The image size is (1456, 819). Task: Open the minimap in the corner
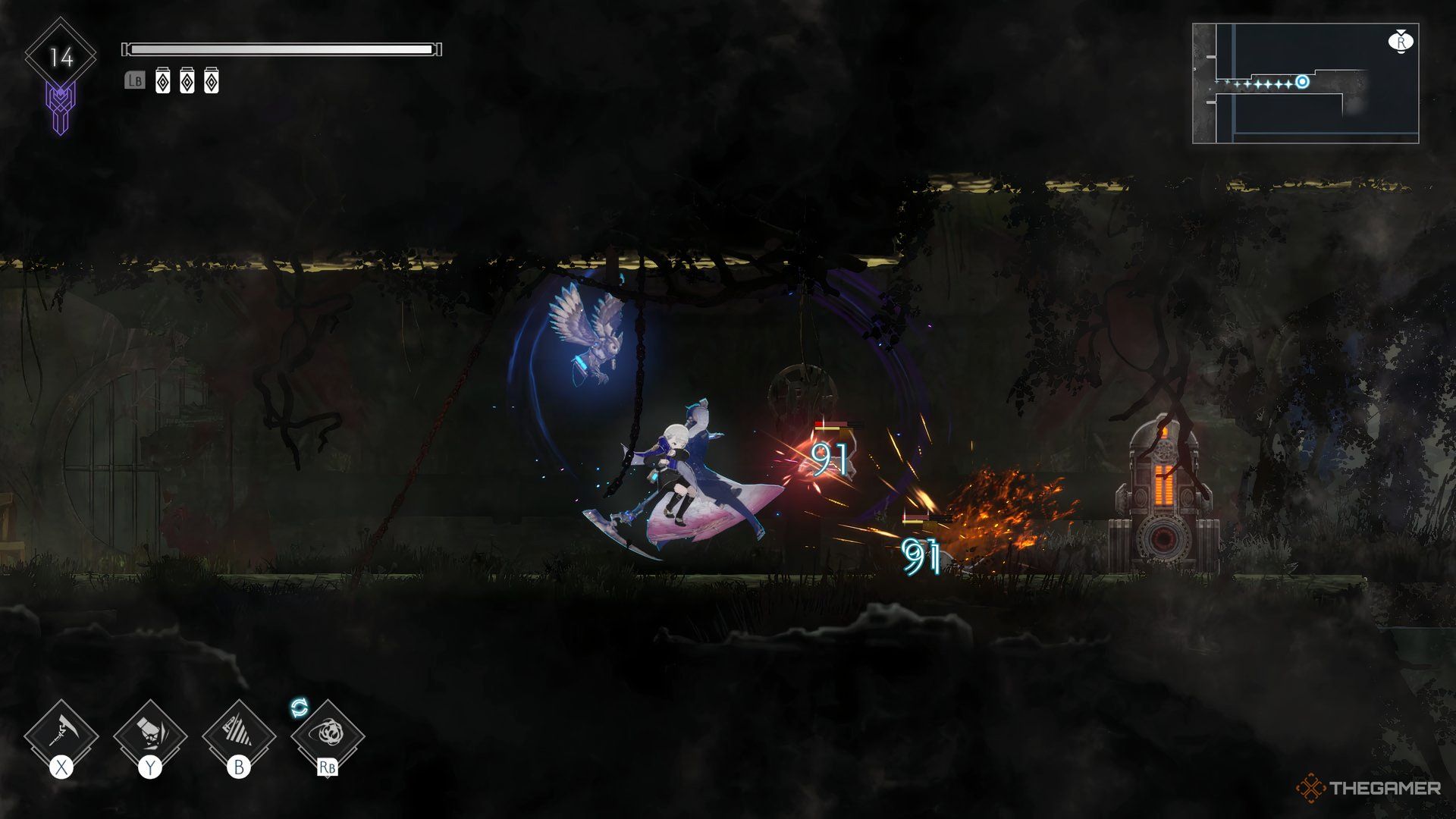pos(1305,83)
